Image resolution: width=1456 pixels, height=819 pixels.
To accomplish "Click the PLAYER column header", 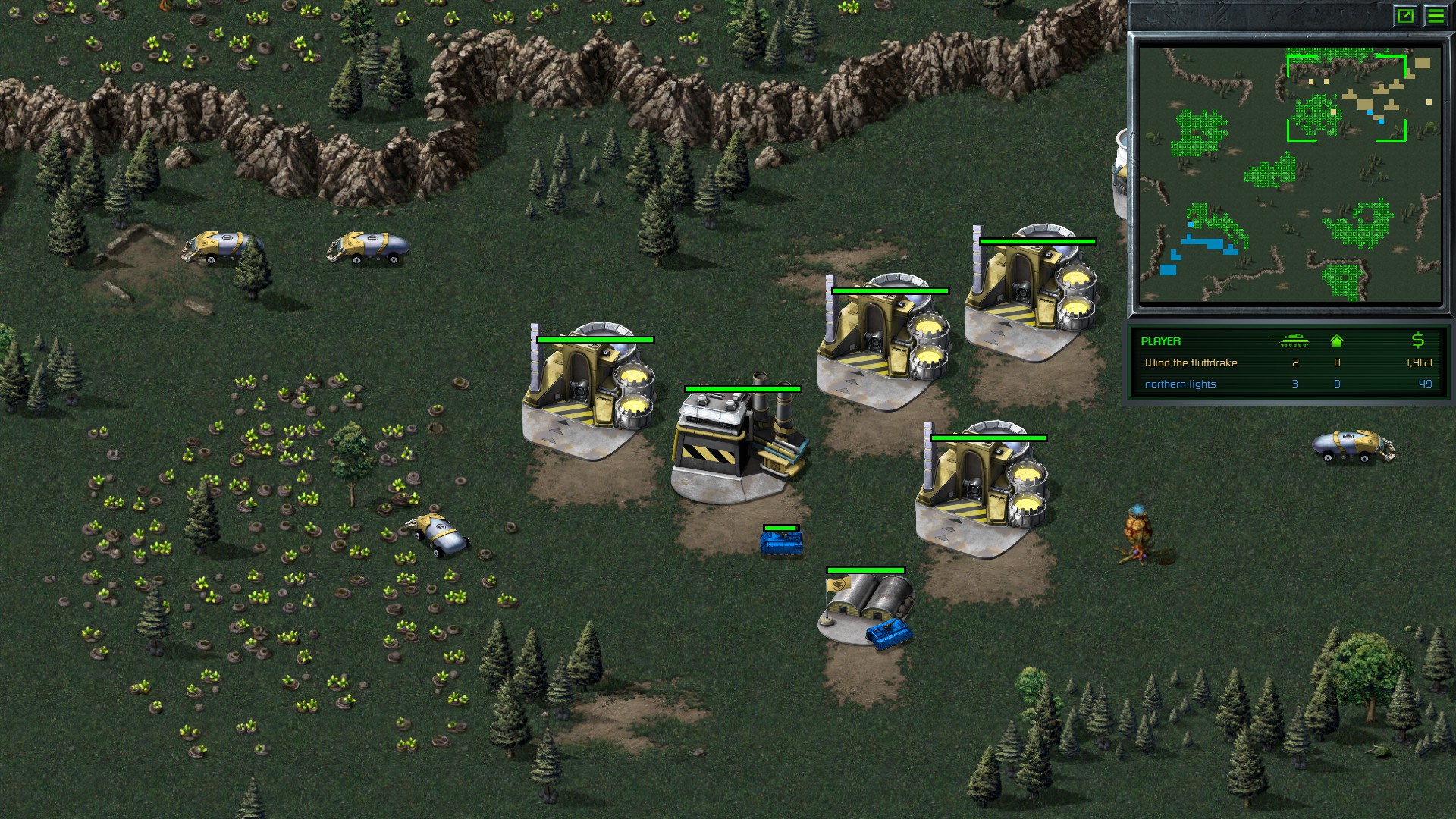I will pos(1160,342).
